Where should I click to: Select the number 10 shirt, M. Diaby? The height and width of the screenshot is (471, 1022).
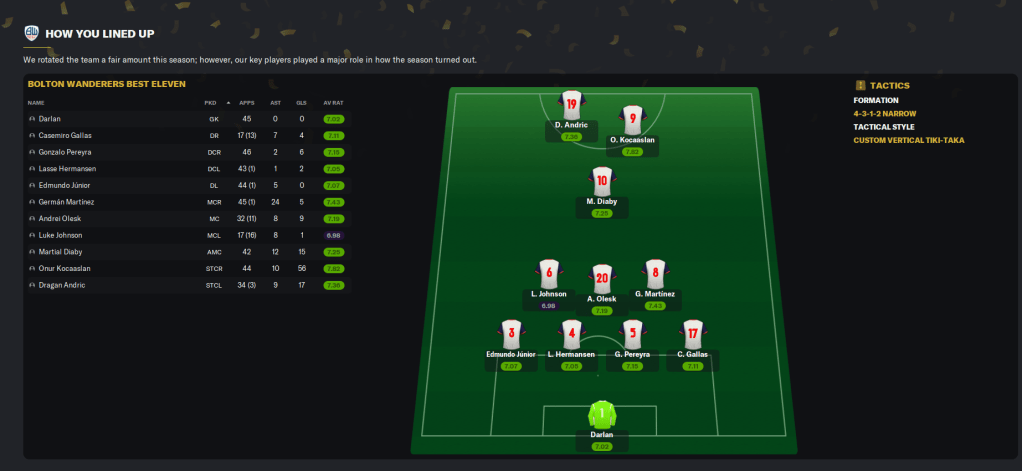pyautogui.click(x=601, y=182)
